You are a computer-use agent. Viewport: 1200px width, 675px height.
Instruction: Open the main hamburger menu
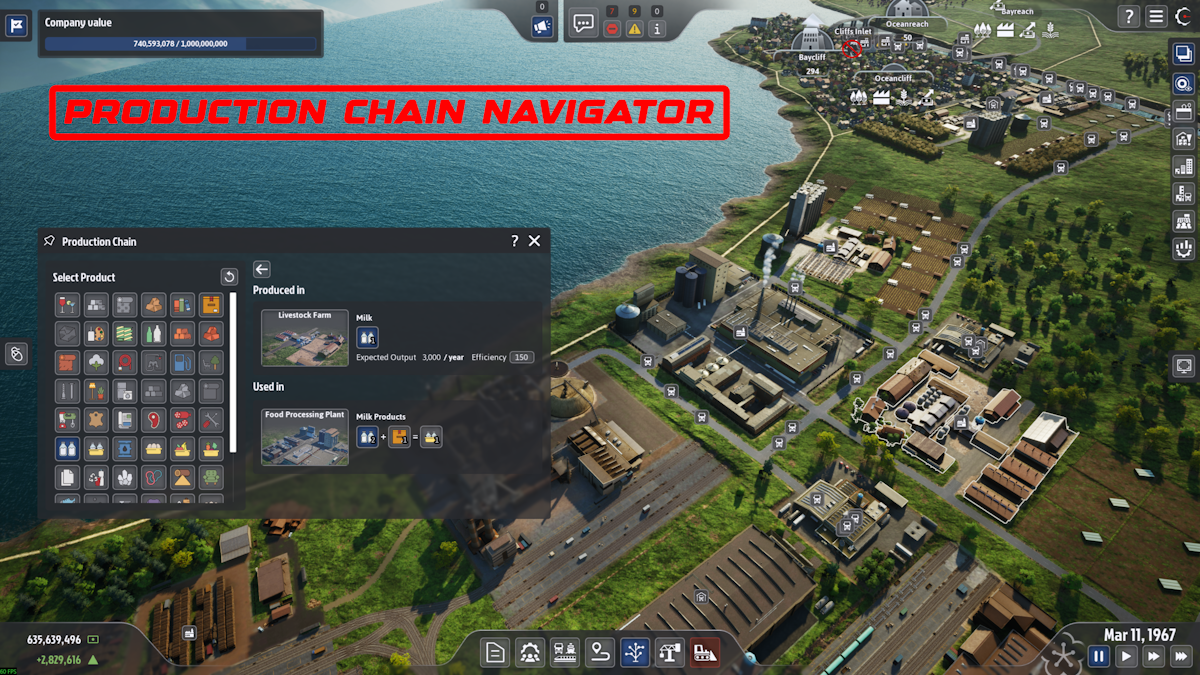[1156, 16]
